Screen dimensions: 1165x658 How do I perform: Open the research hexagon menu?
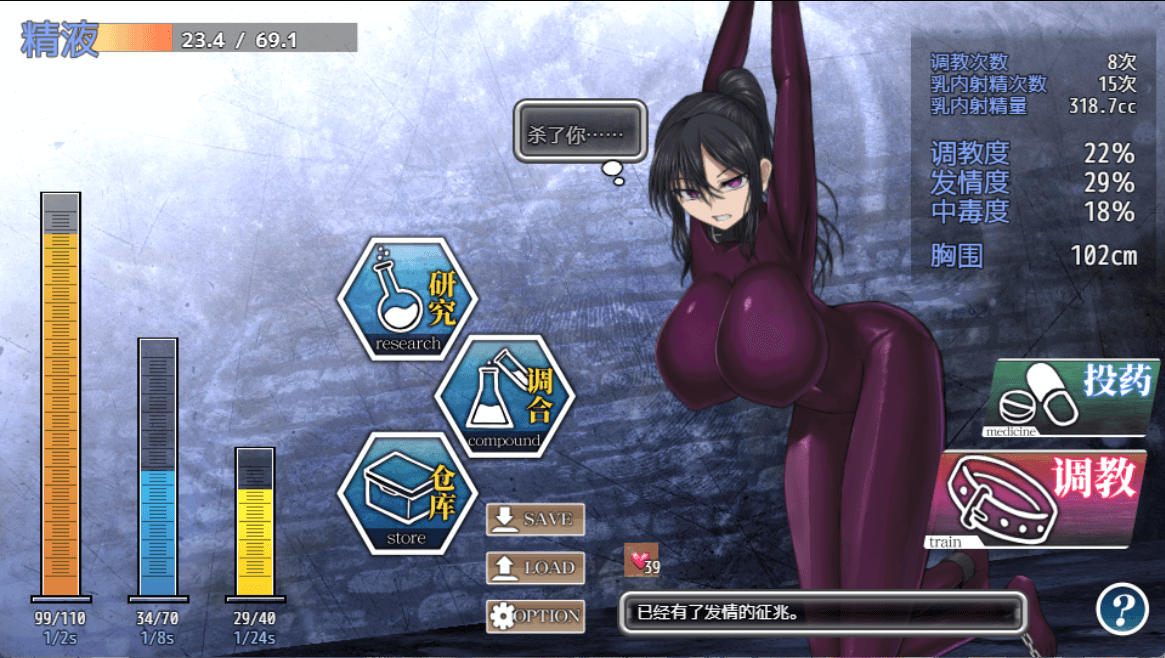pos(407,299)
